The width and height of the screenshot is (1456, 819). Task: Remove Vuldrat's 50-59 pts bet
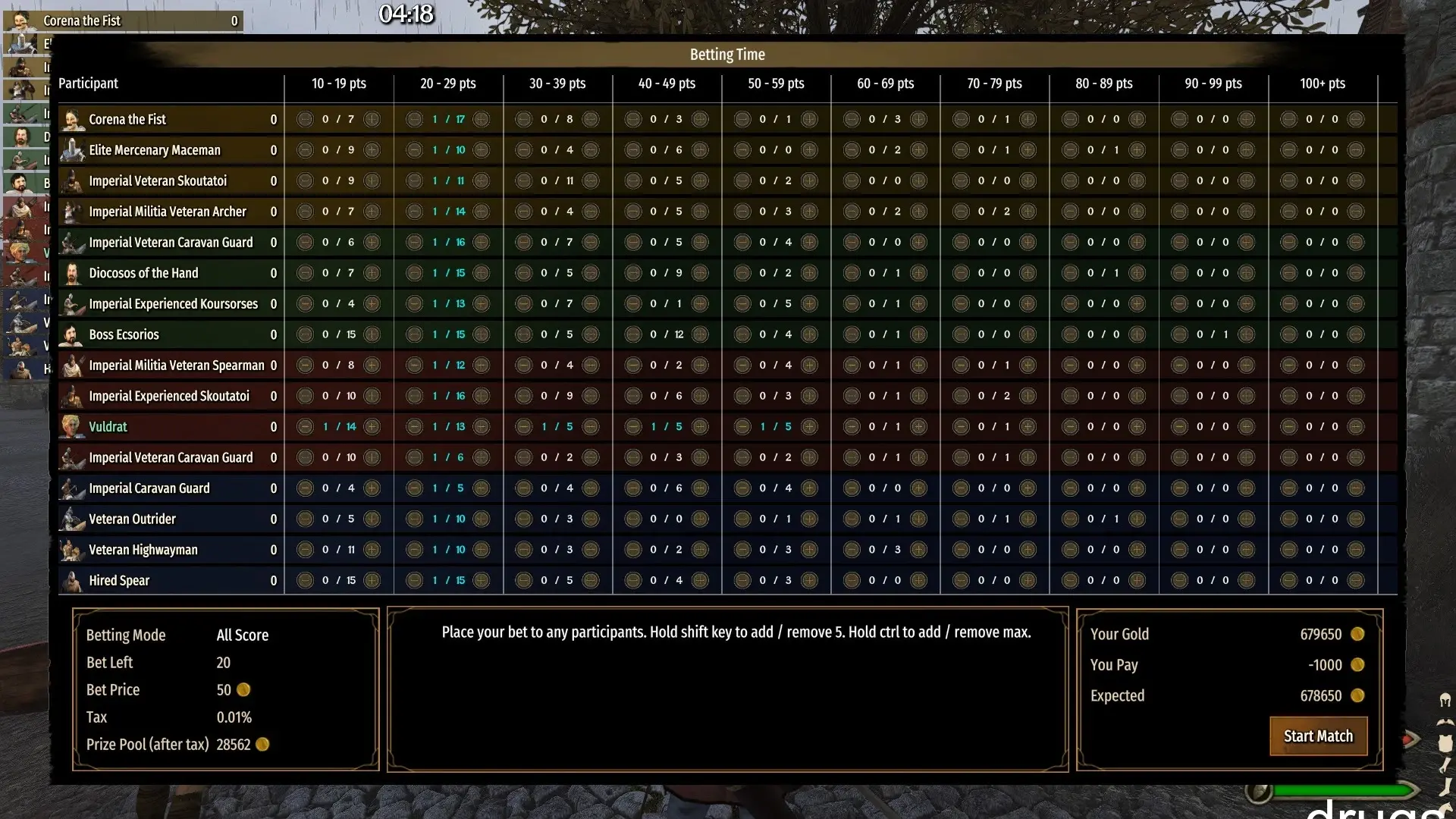click(742, 427)
